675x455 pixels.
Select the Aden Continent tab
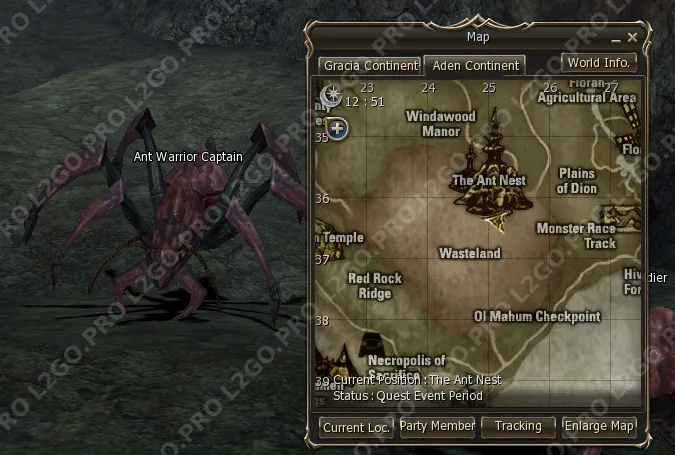[475, 66]
